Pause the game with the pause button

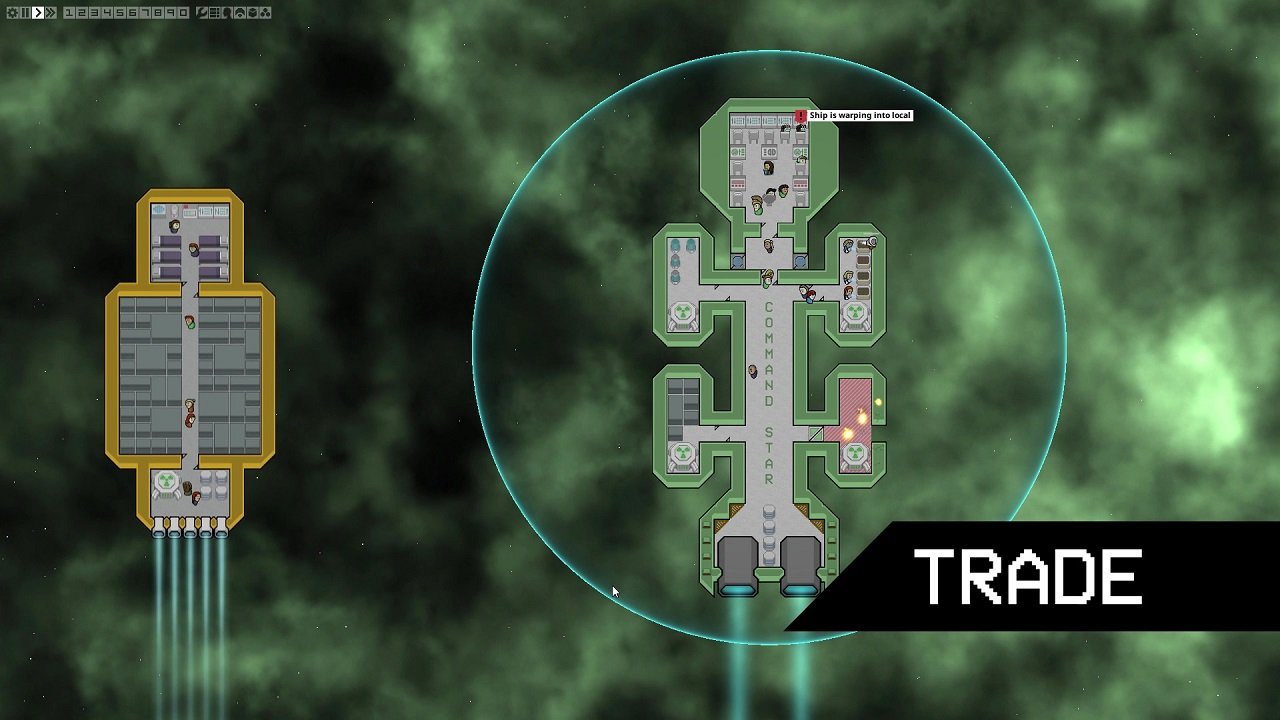tap(24, 13)
